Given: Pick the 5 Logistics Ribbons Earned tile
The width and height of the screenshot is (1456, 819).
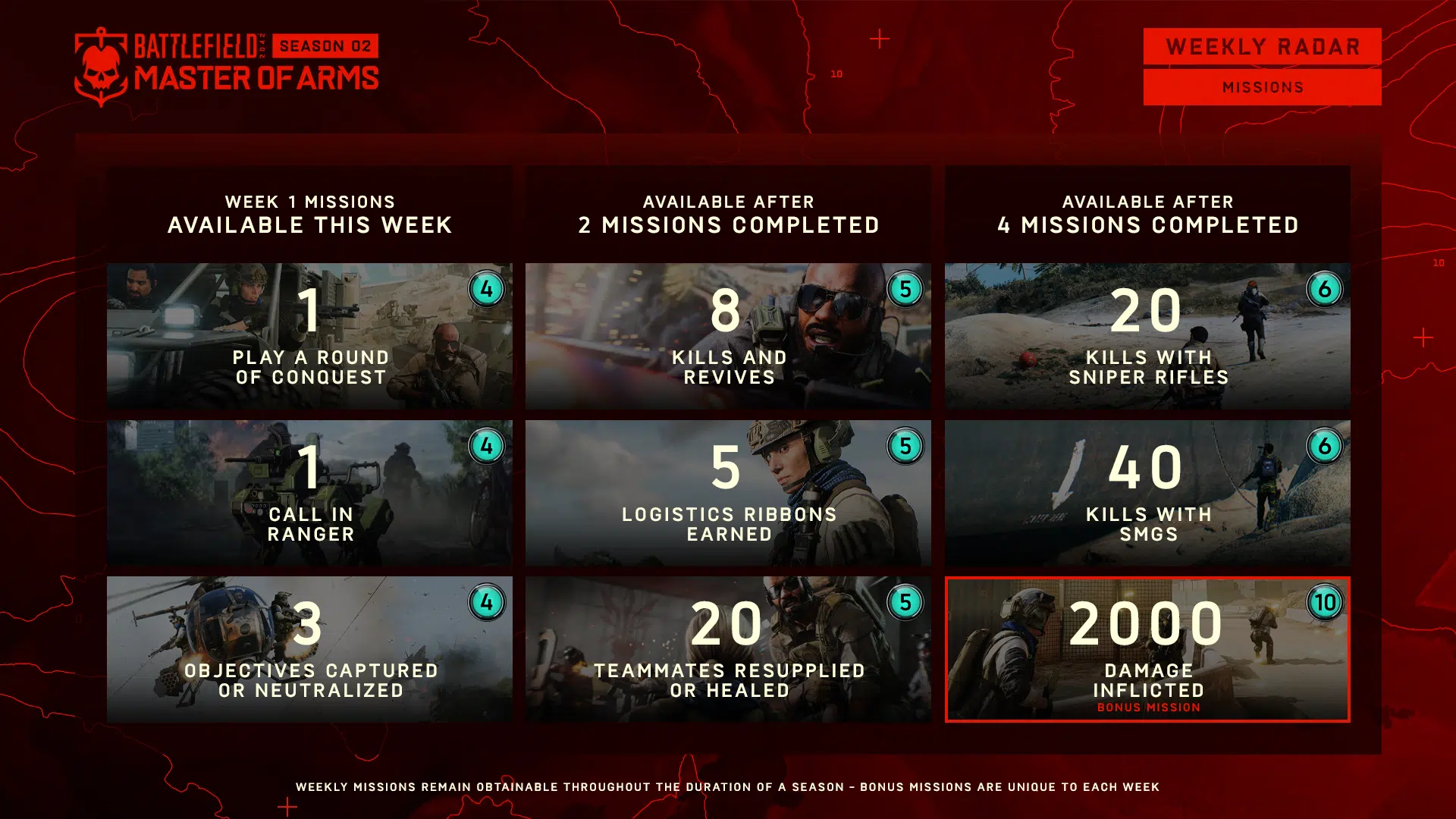Looking at the screenshot, I should [x=728, y=493].
